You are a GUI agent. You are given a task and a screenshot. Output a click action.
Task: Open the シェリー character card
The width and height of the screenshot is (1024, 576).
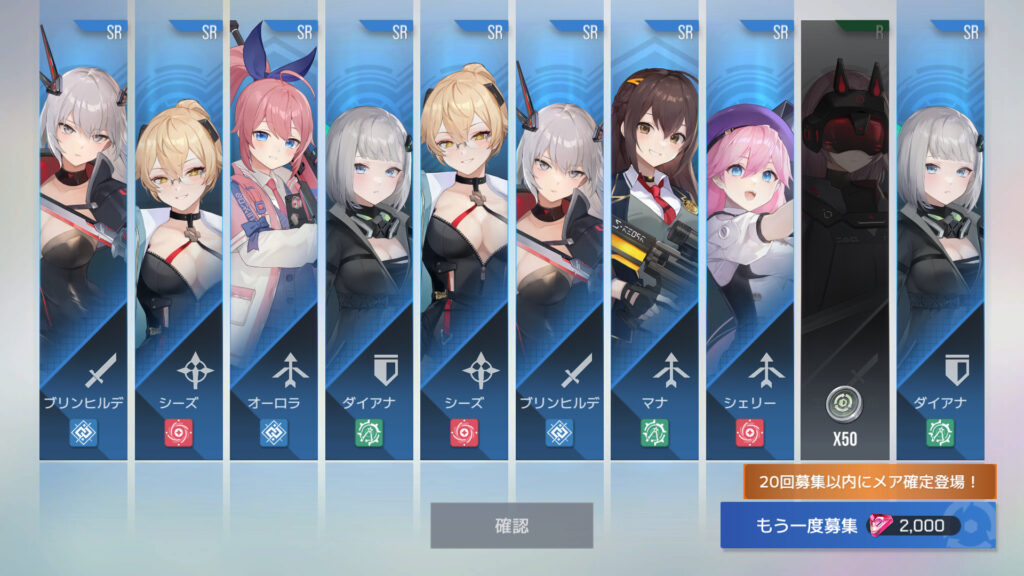point(749,240)
